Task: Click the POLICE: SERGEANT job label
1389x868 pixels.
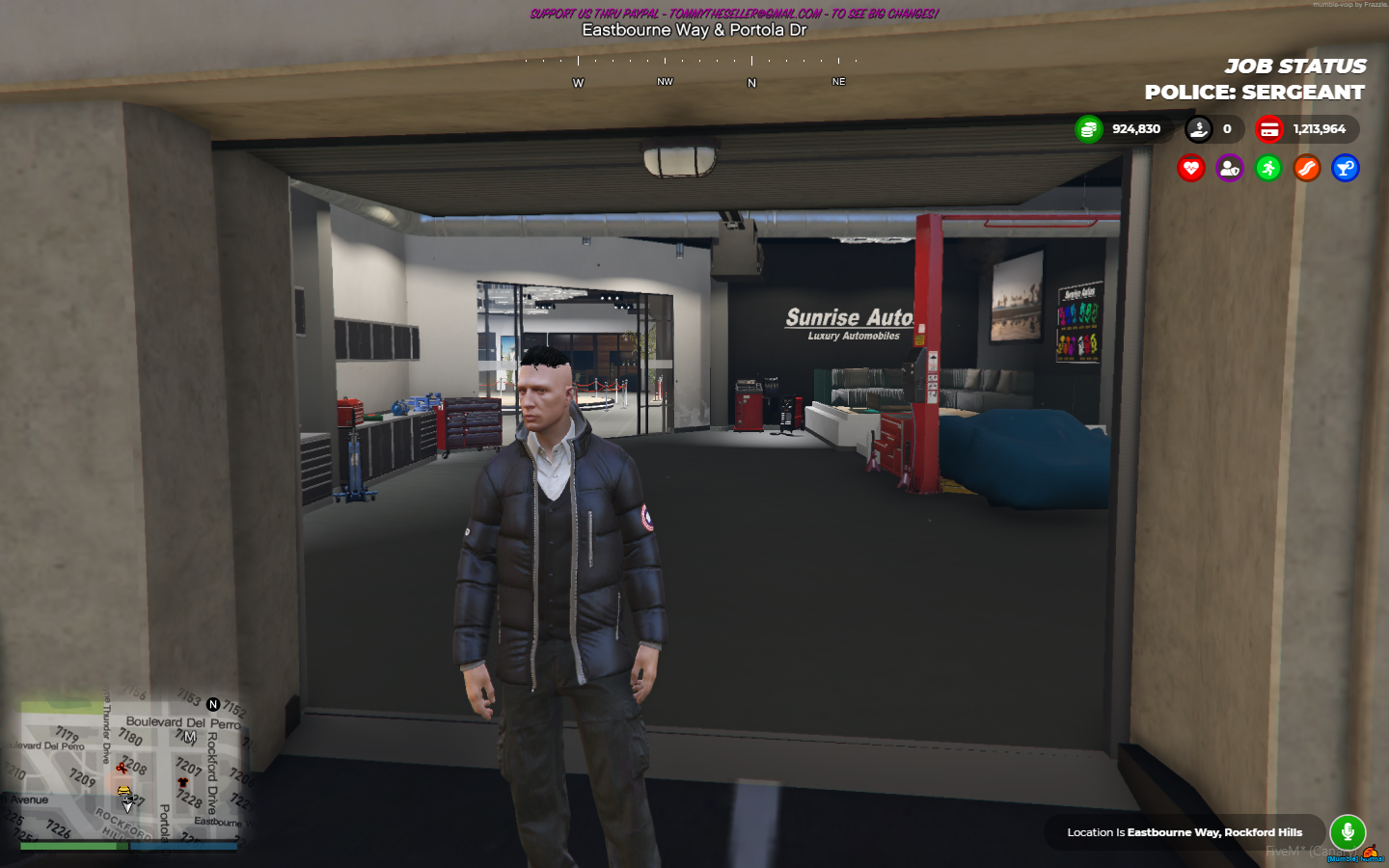Action: [1254, 92]
